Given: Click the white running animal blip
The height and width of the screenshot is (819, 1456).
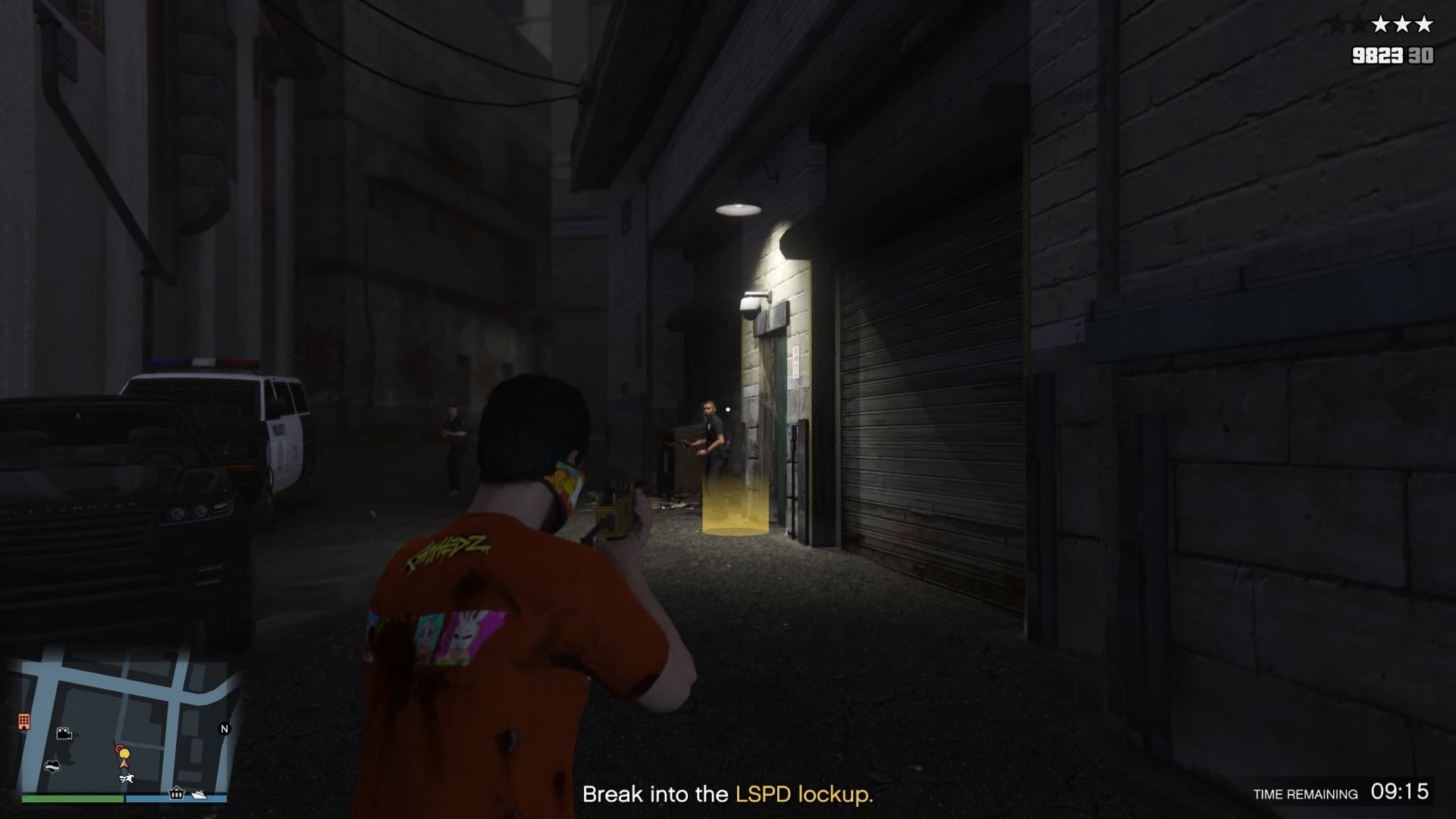Looking at the screenshot, I should 127,779.
